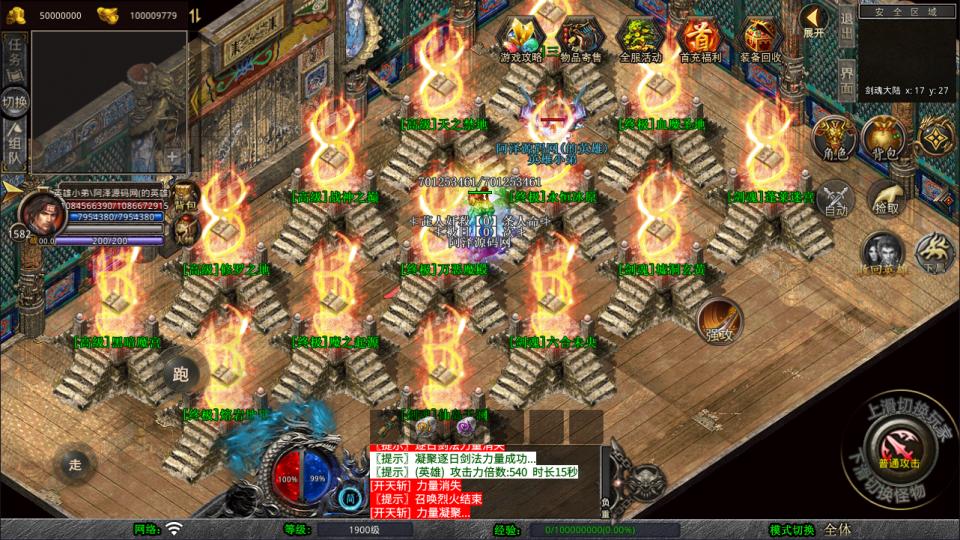Screen dimensions: 960x540
Task: Tap the 强攻 forced attack button
Action: [x=719, y=320]
